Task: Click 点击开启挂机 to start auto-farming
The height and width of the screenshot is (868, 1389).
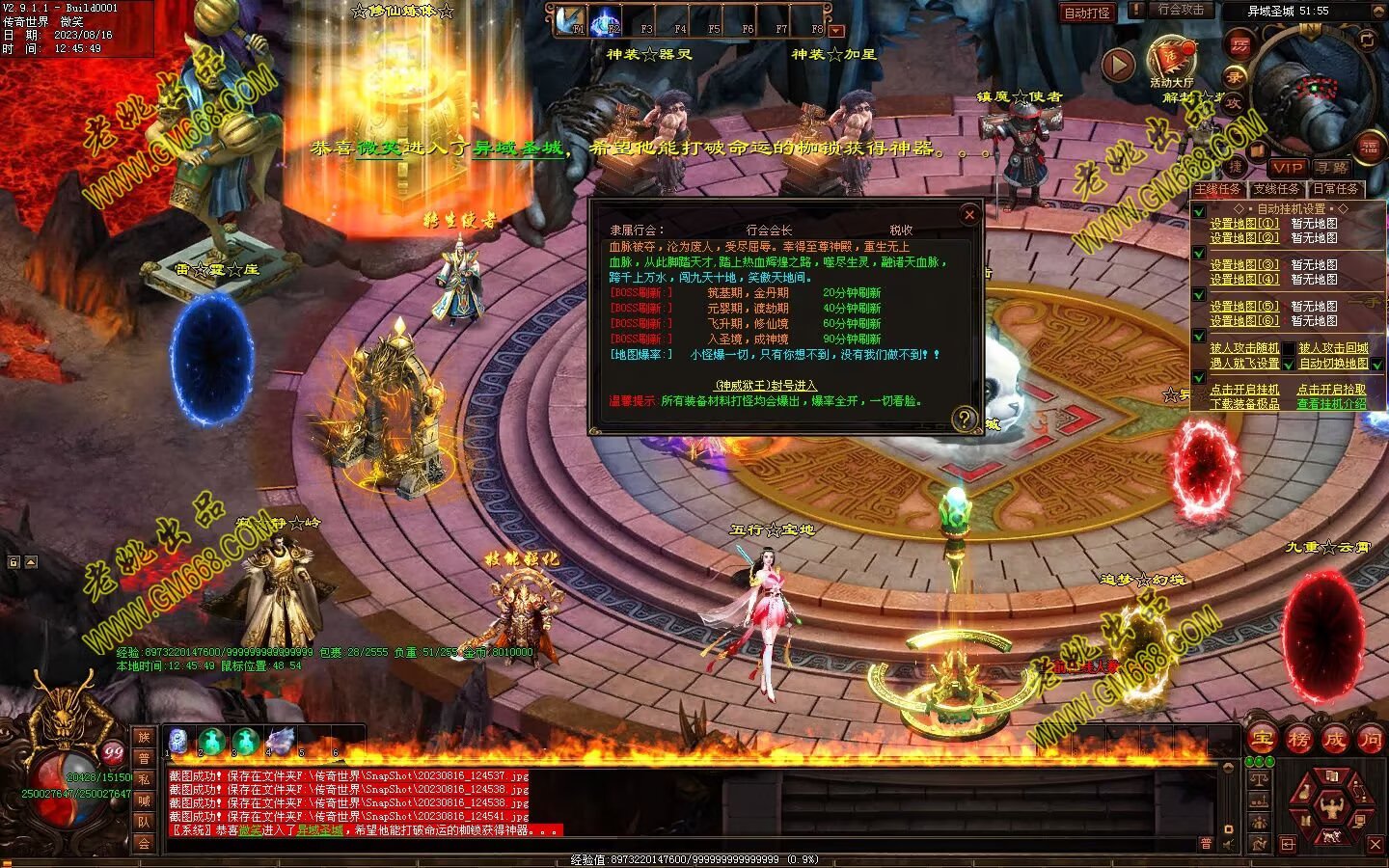Action: pos(1244,390)
